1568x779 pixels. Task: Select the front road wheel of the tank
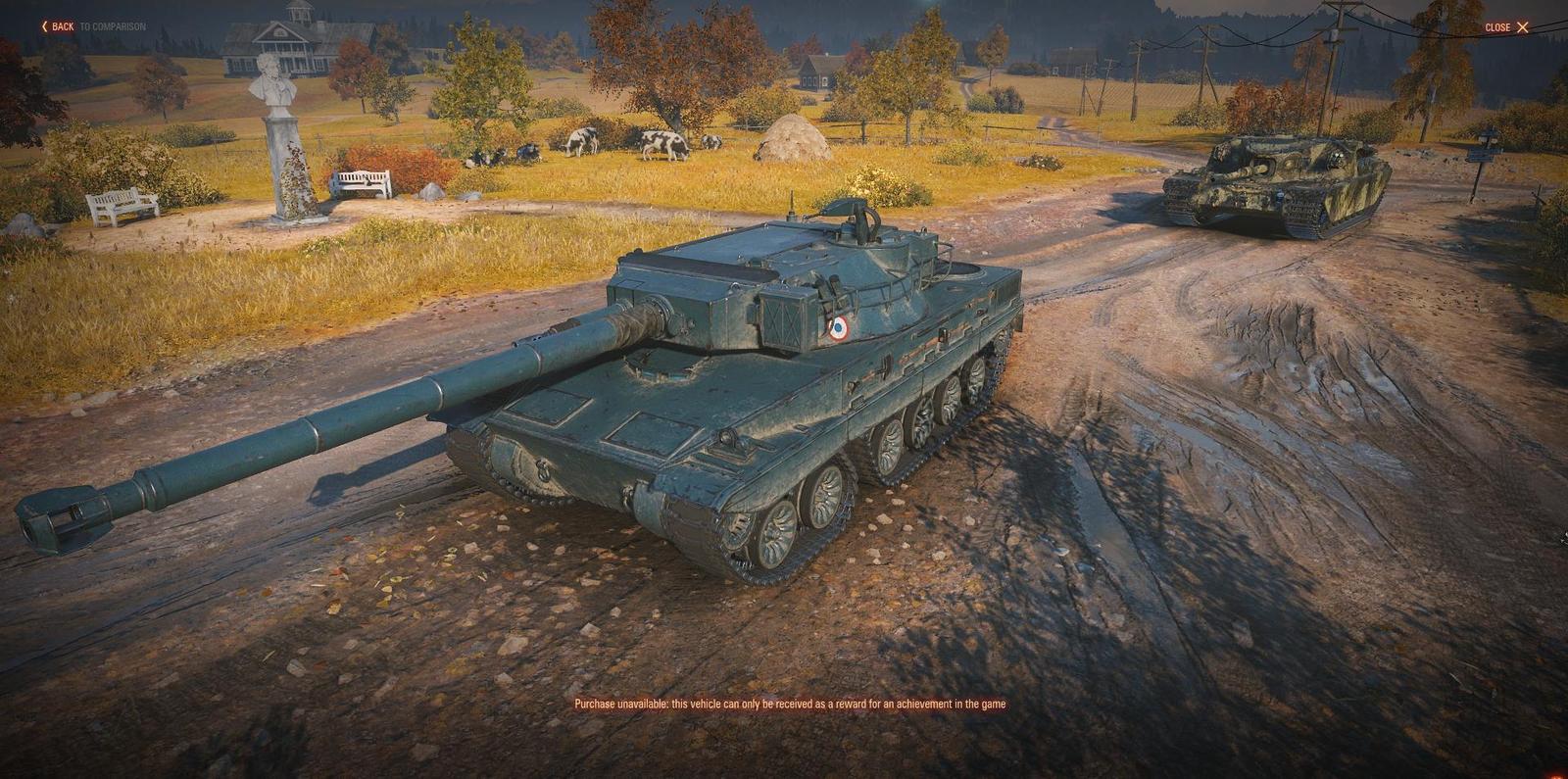click(x=777, y=534)
